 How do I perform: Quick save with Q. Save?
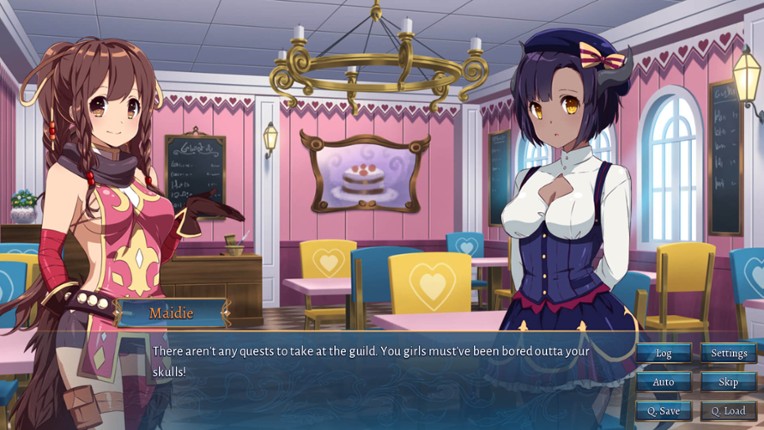tap(663, 411)
